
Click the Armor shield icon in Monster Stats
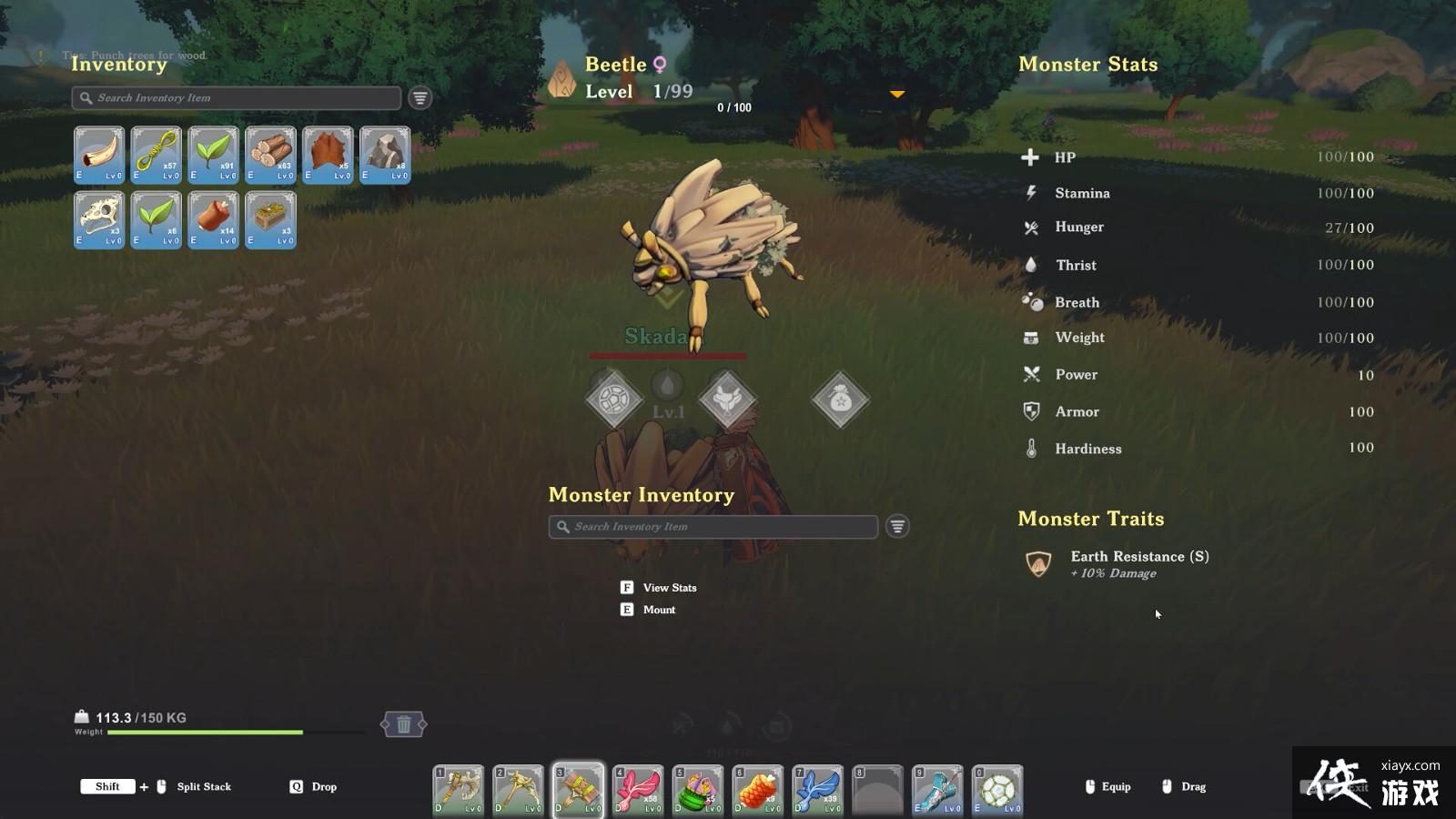tap(1031, 411)
